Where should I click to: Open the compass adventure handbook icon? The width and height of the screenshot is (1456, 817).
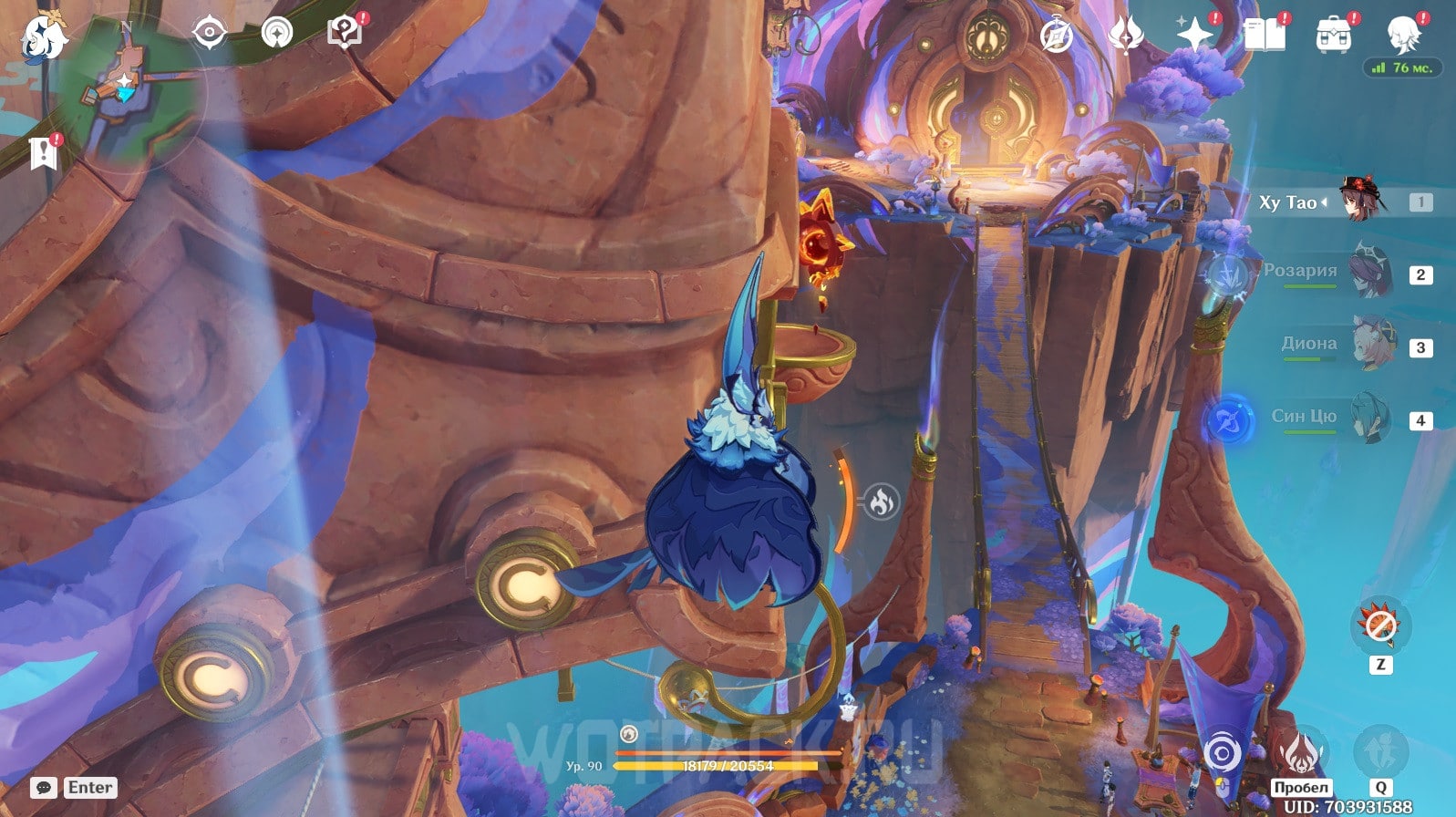coord(1057,36)
